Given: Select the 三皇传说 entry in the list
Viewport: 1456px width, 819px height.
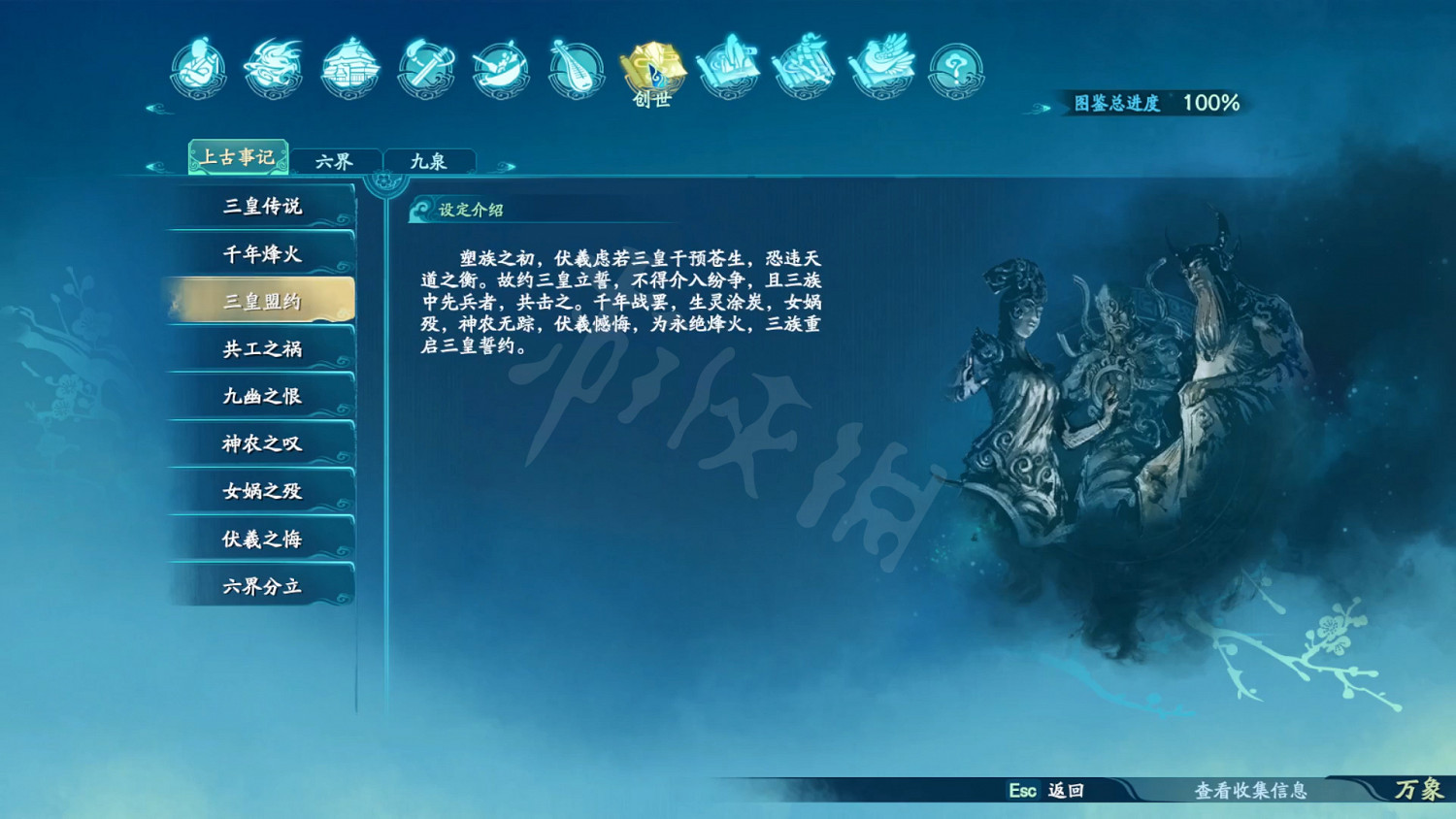Looking at the screenshot, I should coord(260,206).
